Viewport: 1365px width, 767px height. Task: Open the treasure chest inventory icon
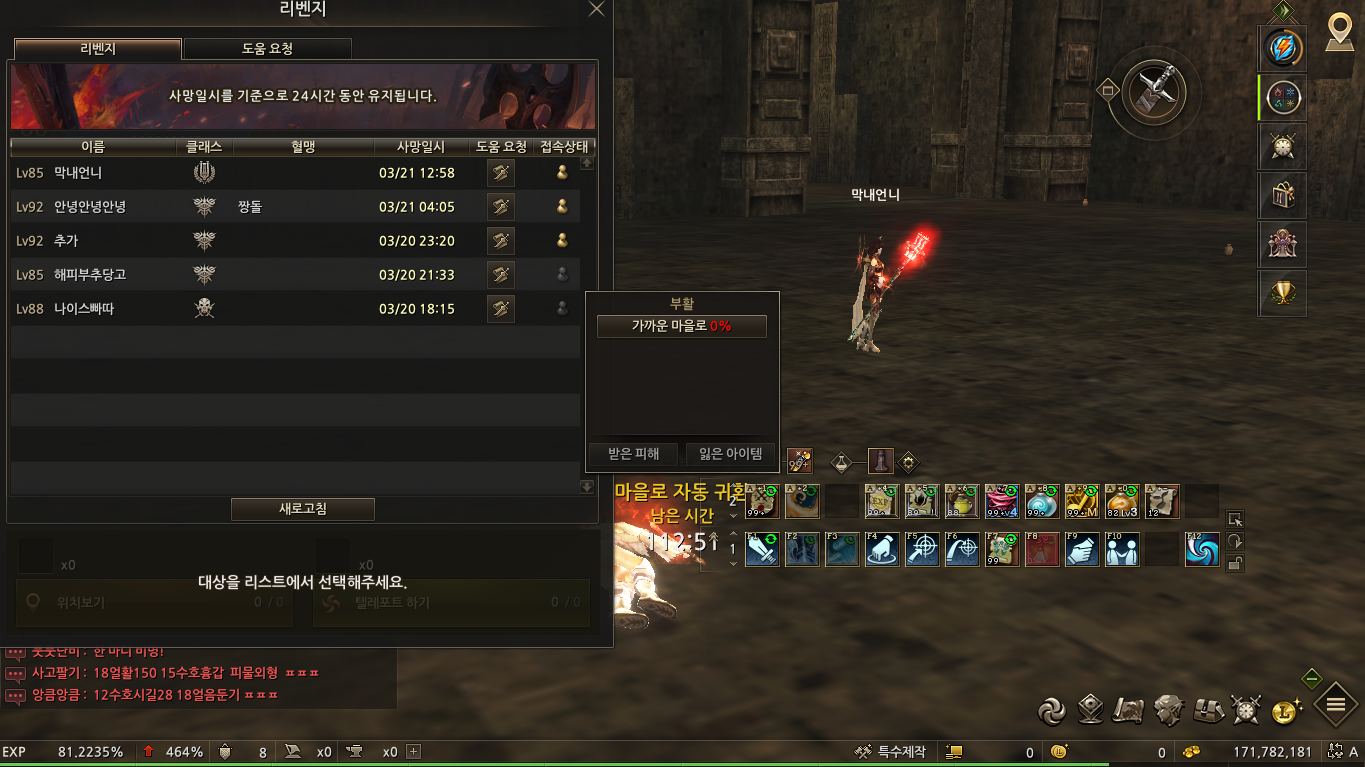[x=1208, y=710]
